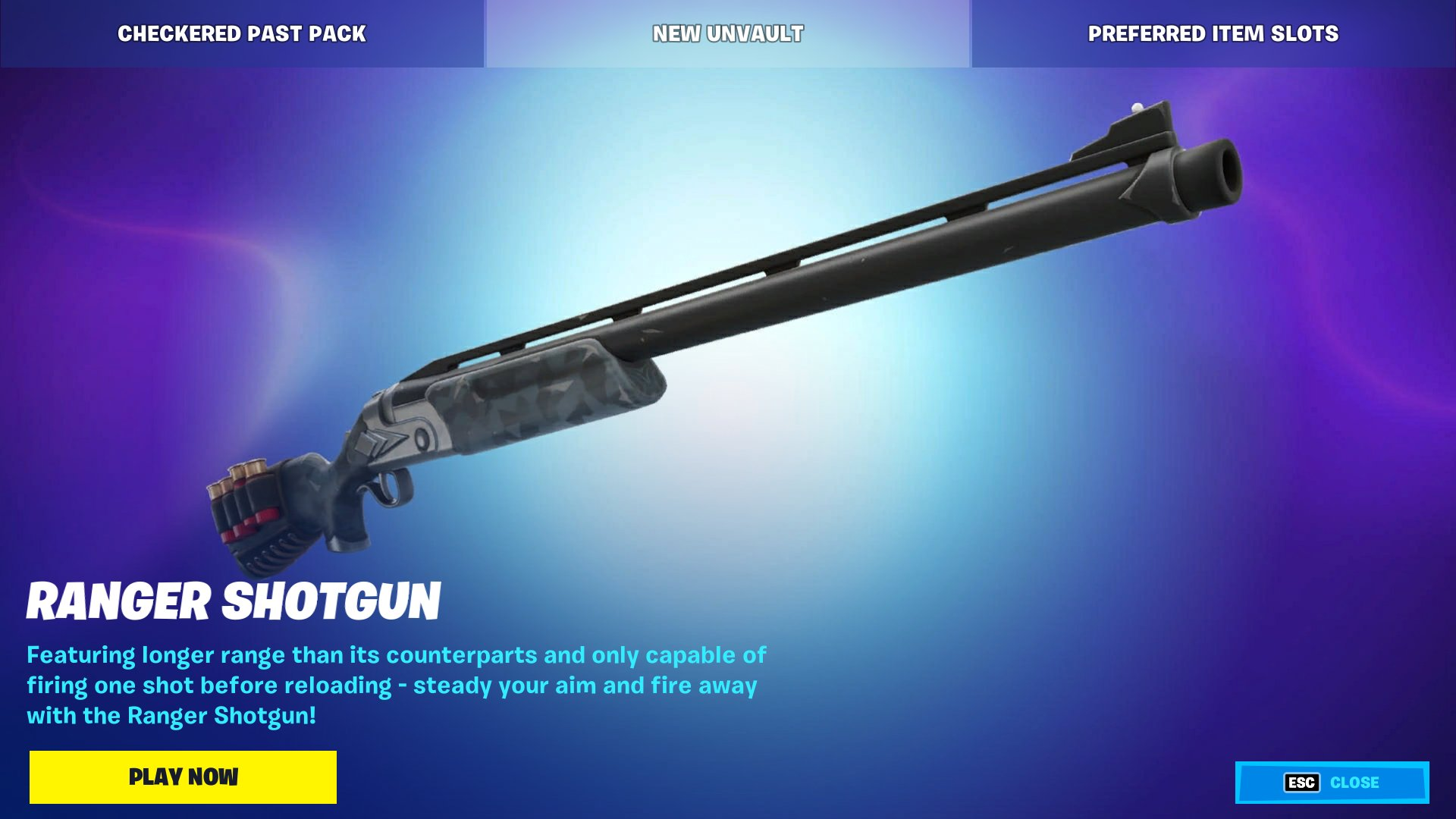Screen dimensions: 1456x819
Task: Switch to the Checkered Past Pack tab
Action: (x=242, y=33)
